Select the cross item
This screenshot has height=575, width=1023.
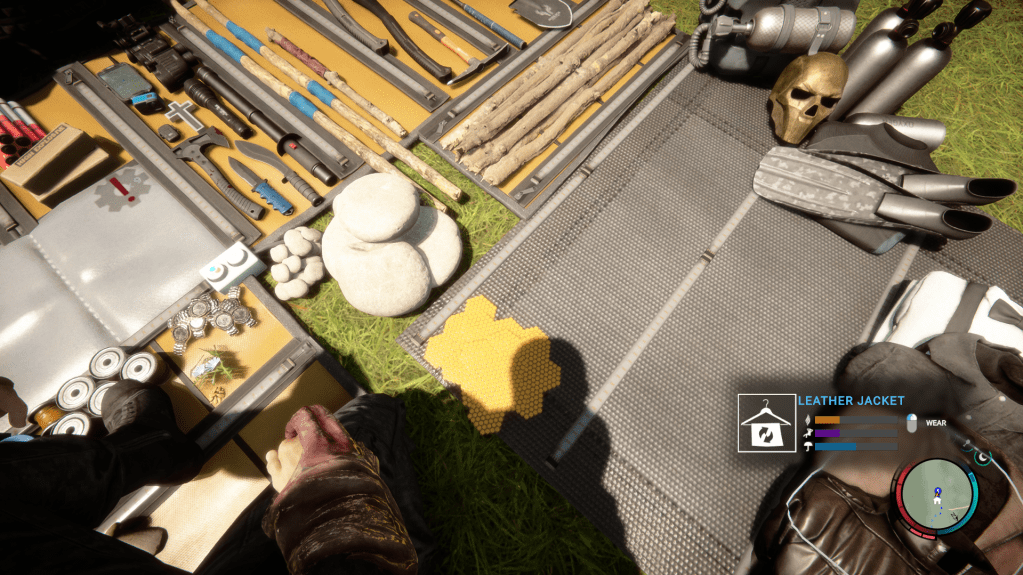[x=176, y=114]
